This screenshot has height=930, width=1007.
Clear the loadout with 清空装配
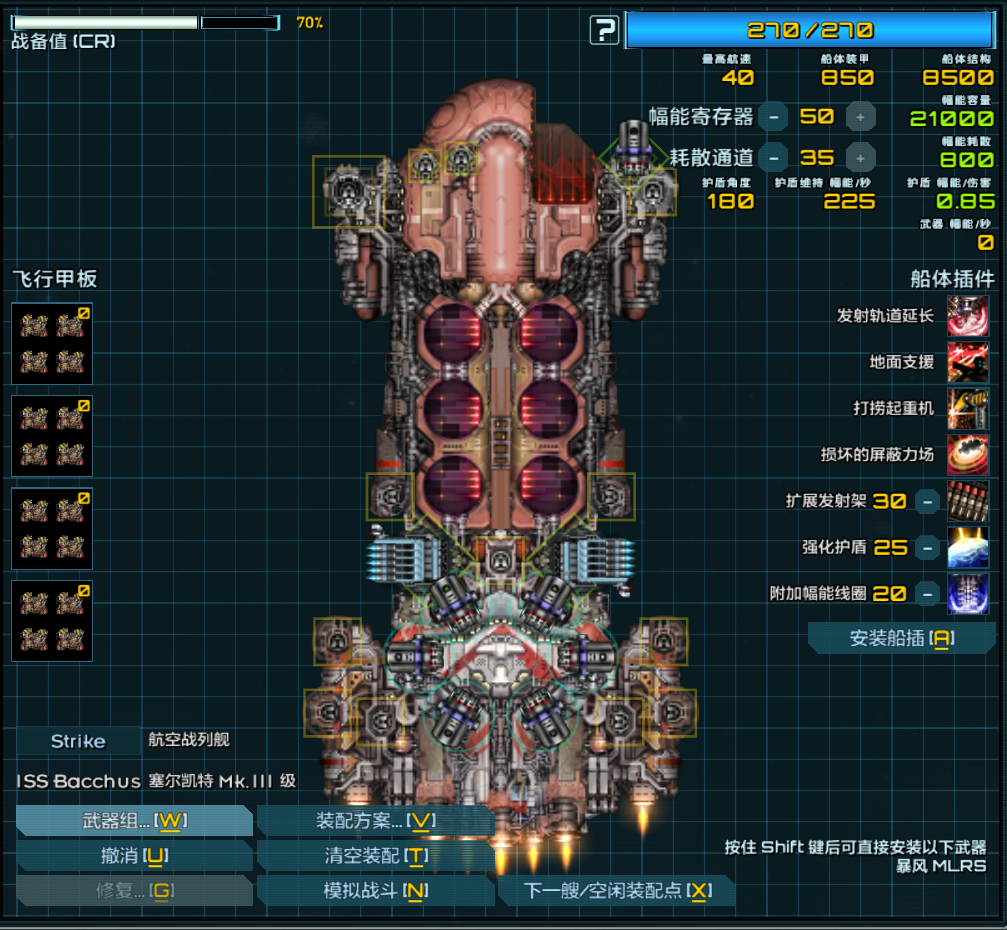tap(375, 856)
